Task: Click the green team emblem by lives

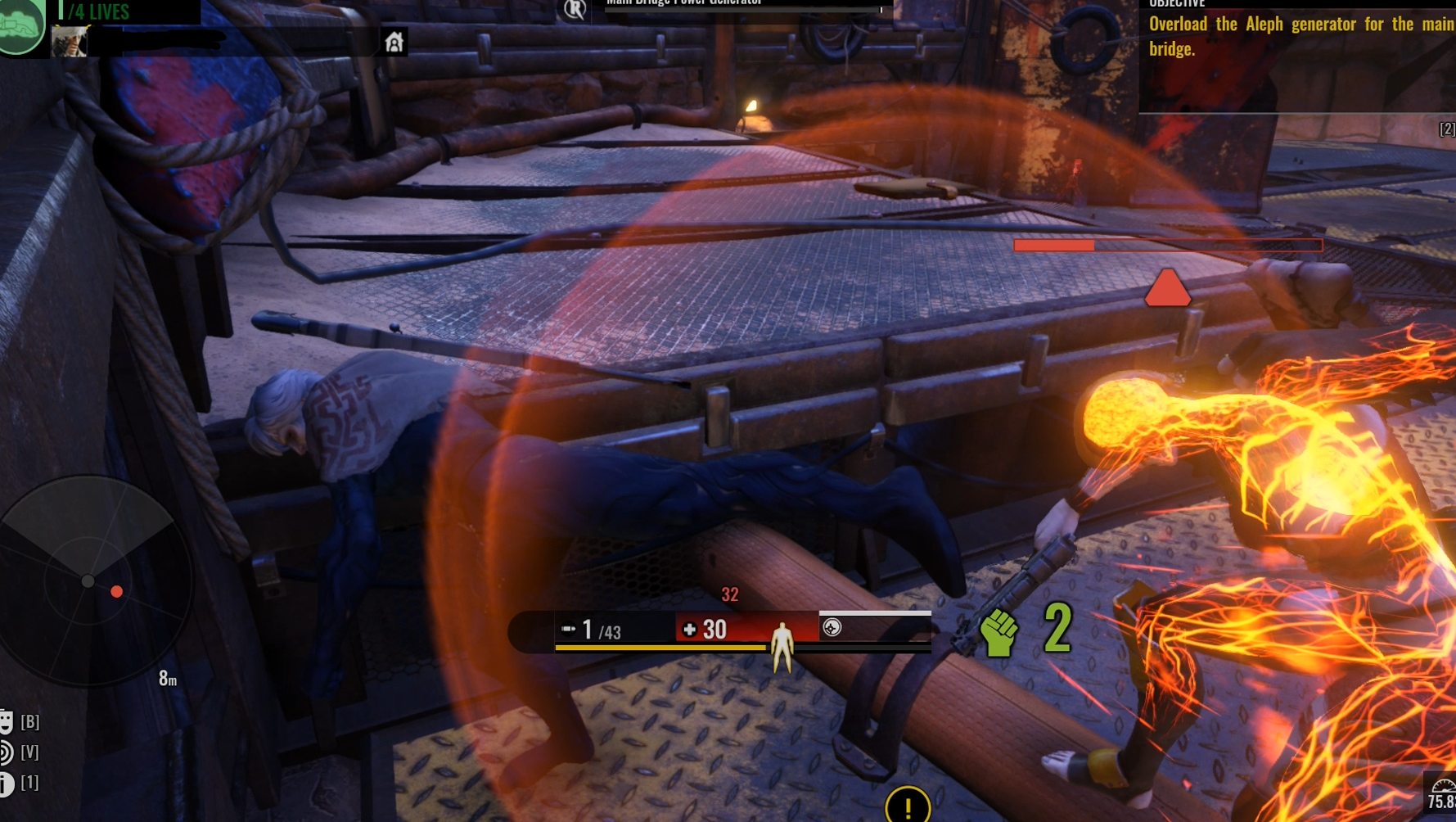Action: (21, 26)
